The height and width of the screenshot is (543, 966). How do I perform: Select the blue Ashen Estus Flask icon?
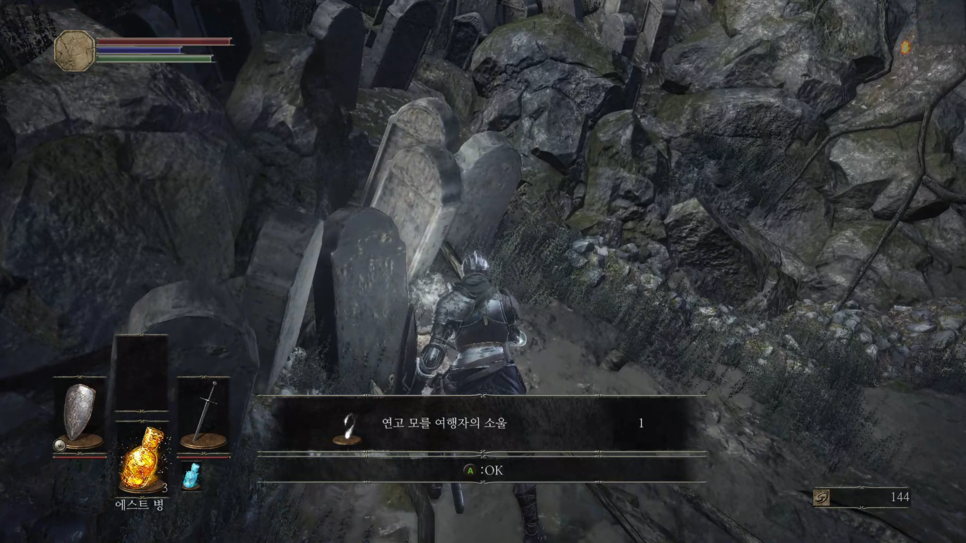[191, 476]
